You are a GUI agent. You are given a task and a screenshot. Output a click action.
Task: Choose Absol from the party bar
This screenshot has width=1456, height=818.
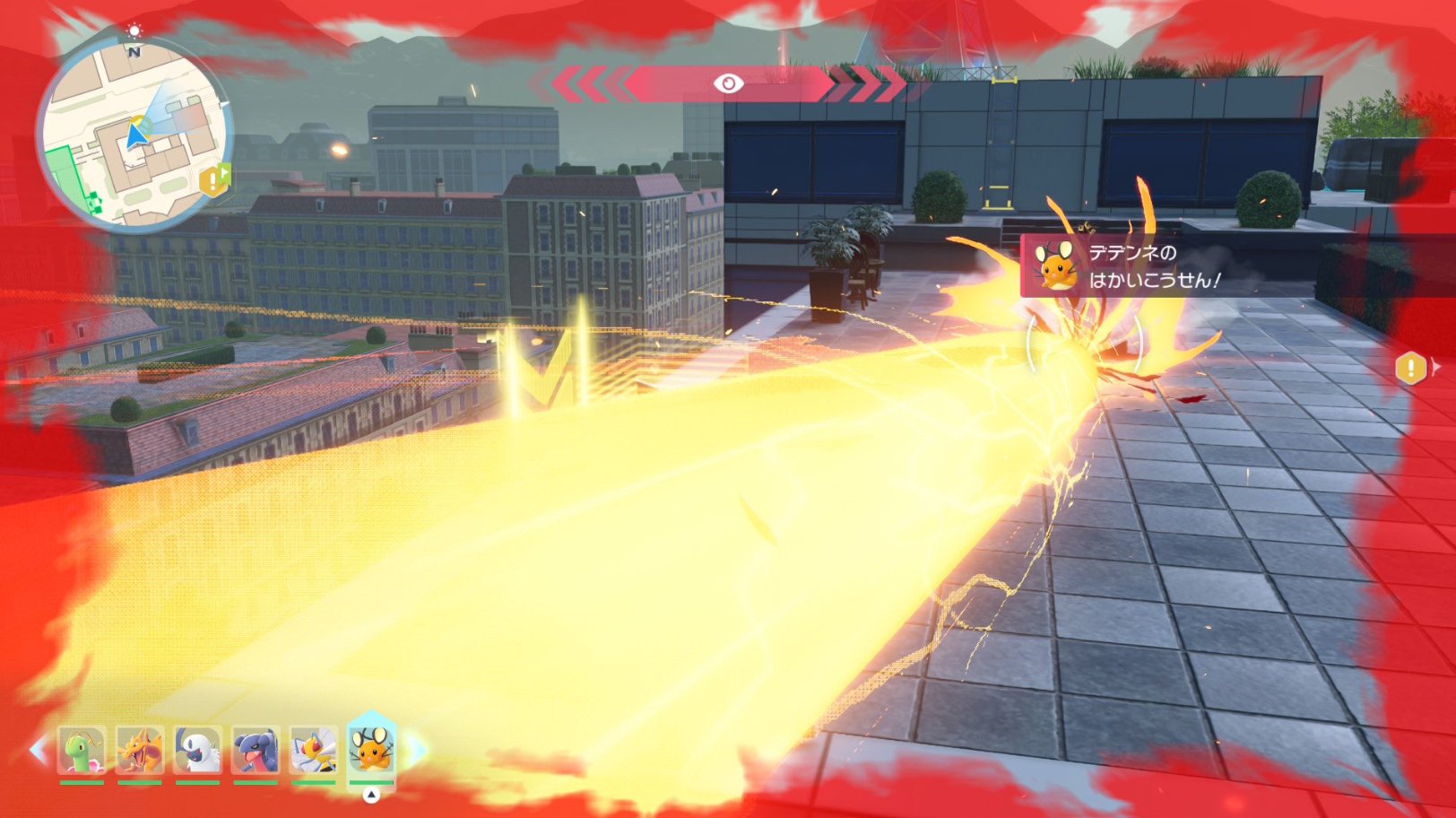(x=197, y=750)
